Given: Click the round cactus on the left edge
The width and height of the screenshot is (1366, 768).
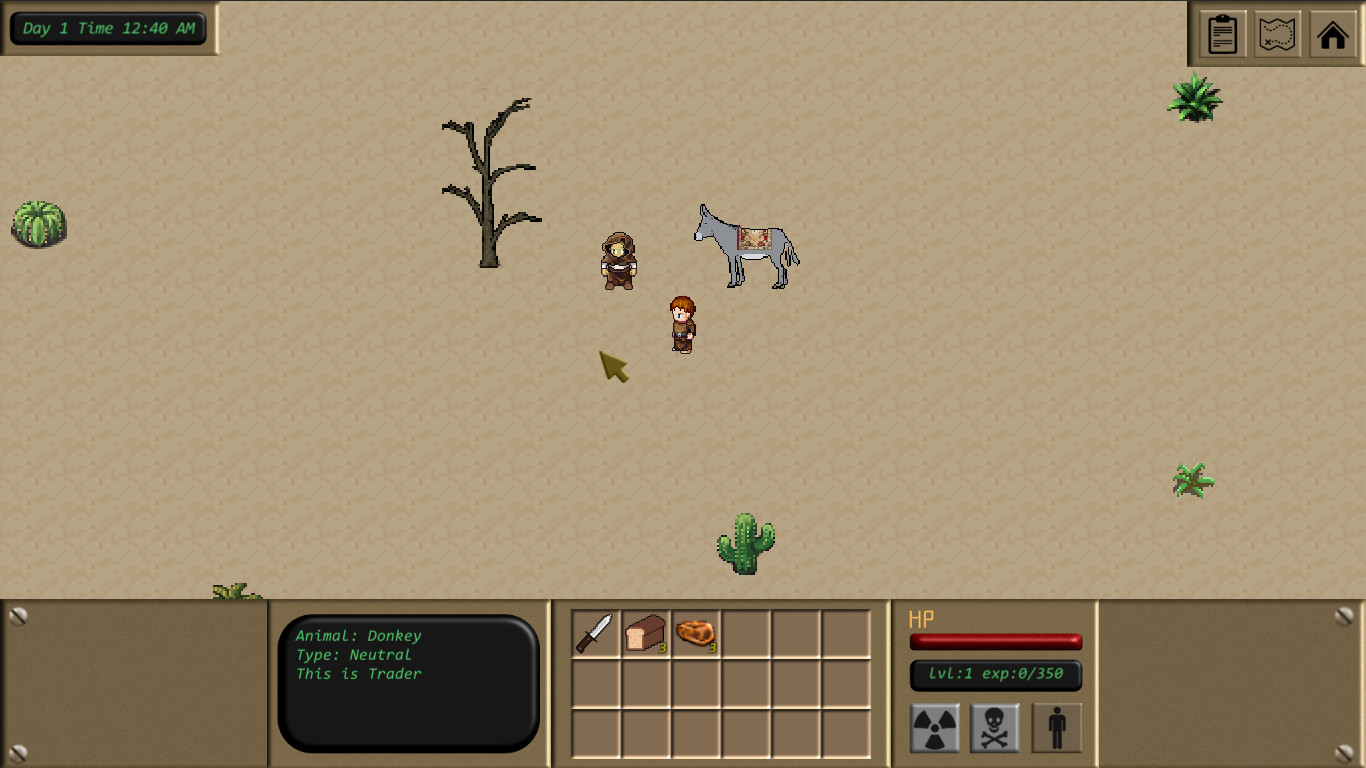Looking at the screenshot, I should pyautogui.click(x=38, y=224).
